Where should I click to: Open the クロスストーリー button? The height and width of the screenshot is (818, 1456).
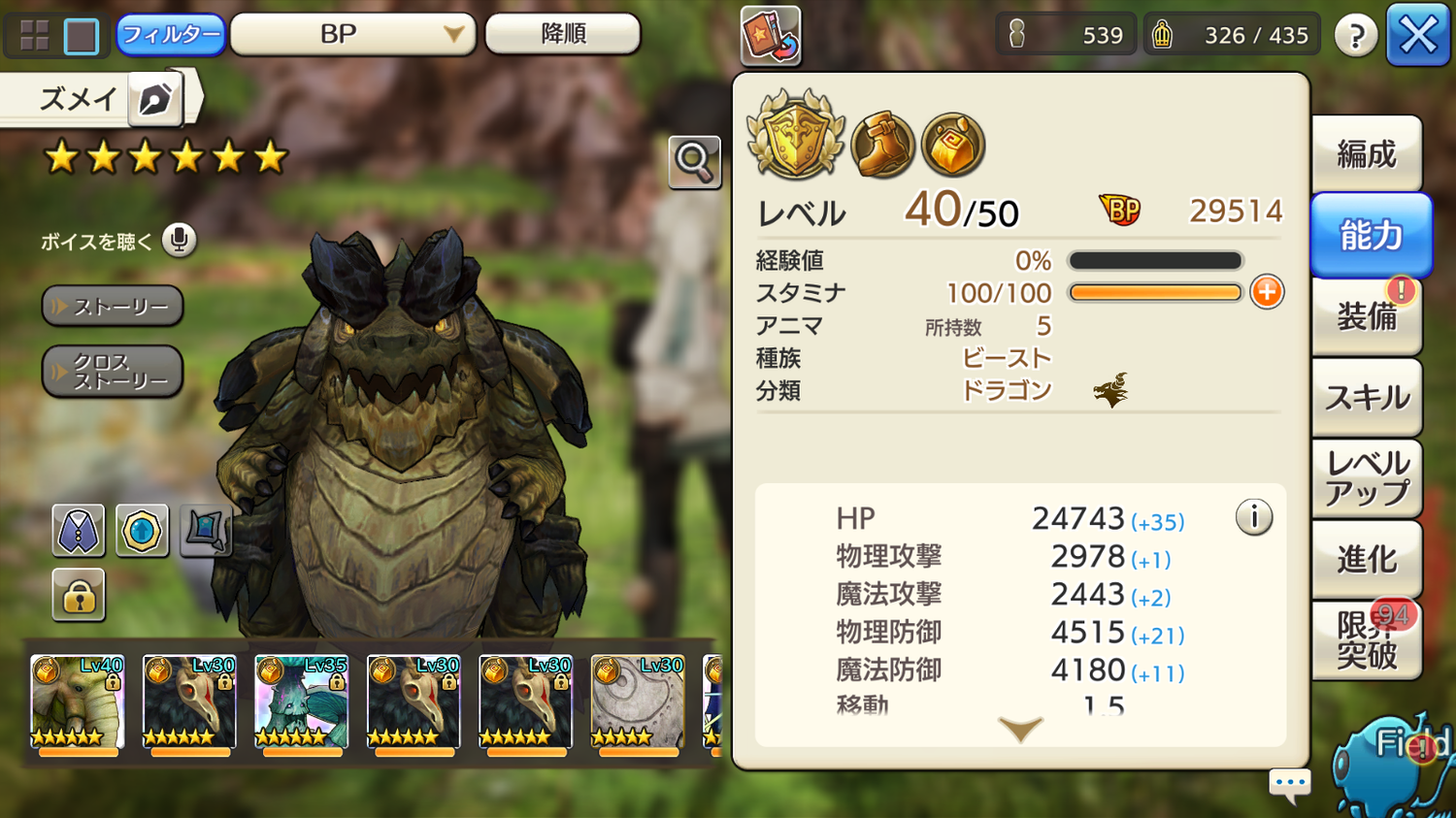coord(113,372)
